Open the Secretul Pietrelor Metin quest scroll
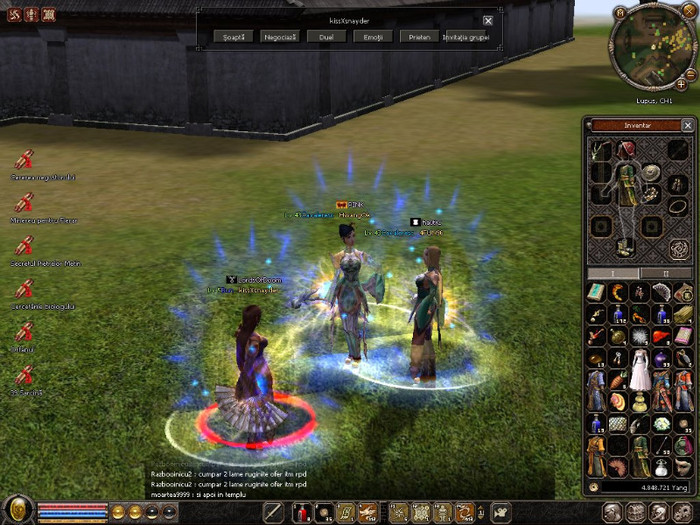The width and height of the screenshot is (700, 525). [24, 246]
